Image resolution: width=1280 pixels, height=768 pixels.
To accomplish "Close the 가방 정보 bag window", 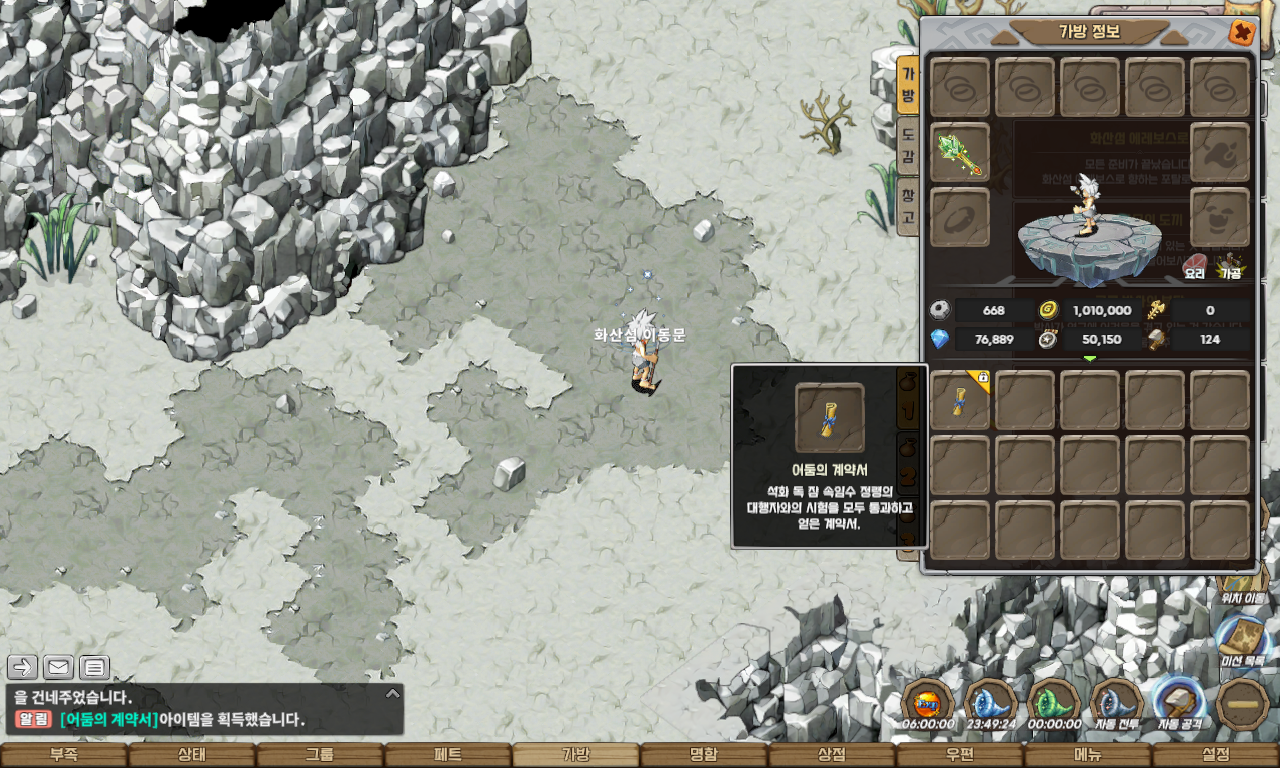I will [x=1241, y=33].
